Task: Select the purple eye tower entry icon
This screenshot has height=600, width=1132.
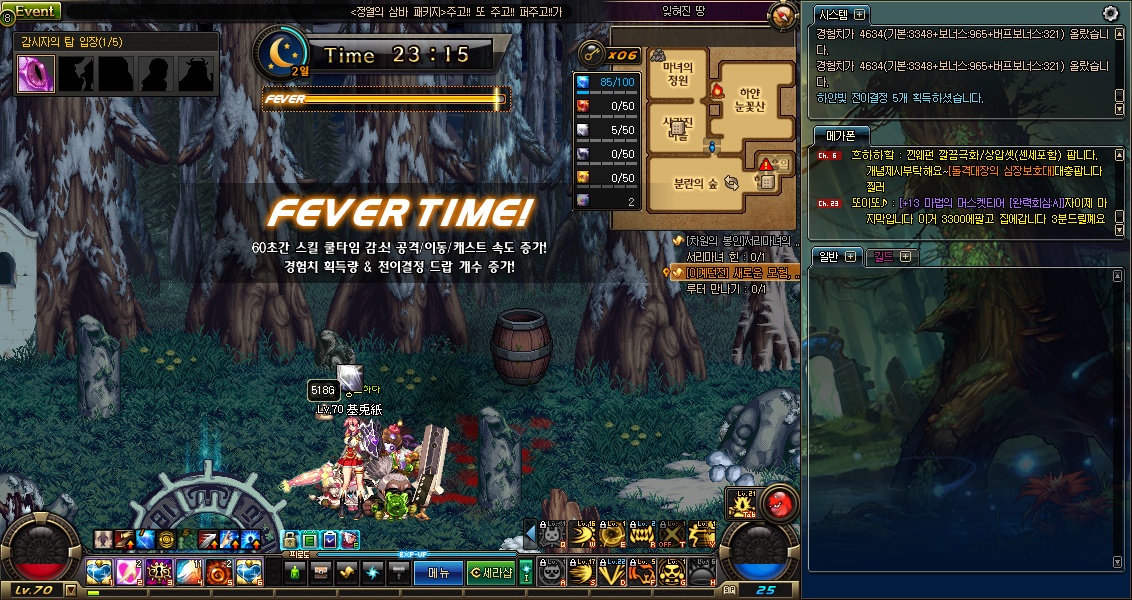Action: [x=37, y=74]
